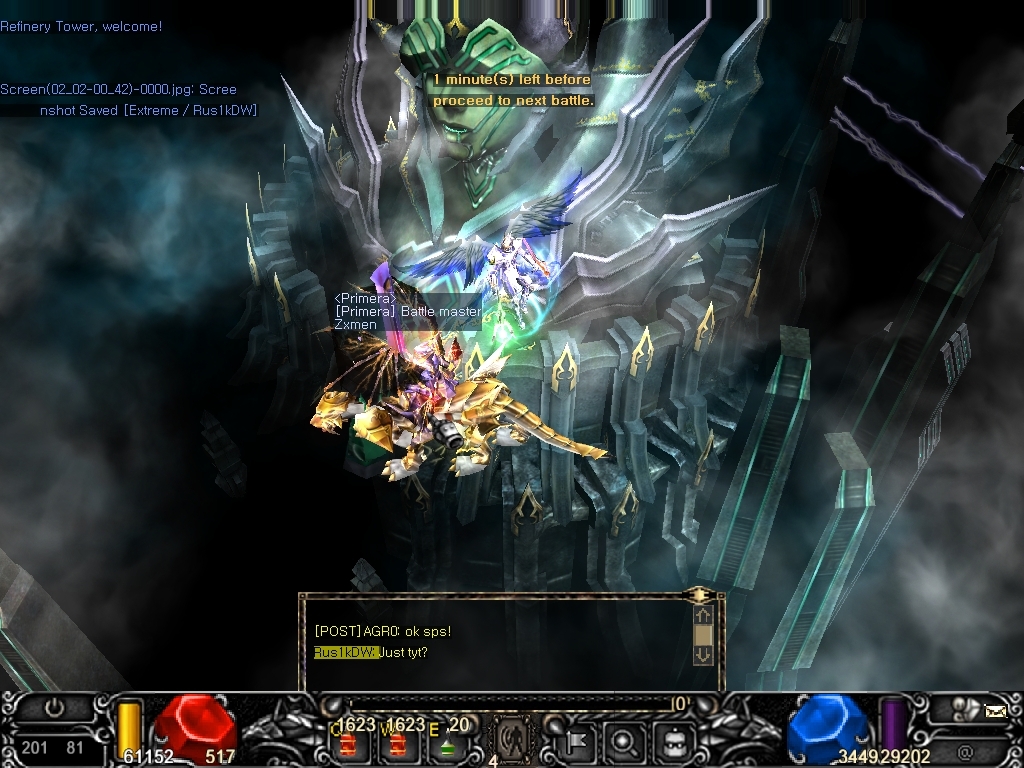Click the @ button in the HUD
The width and height of the screenshot is (1024, 768).
coord(965,751)
